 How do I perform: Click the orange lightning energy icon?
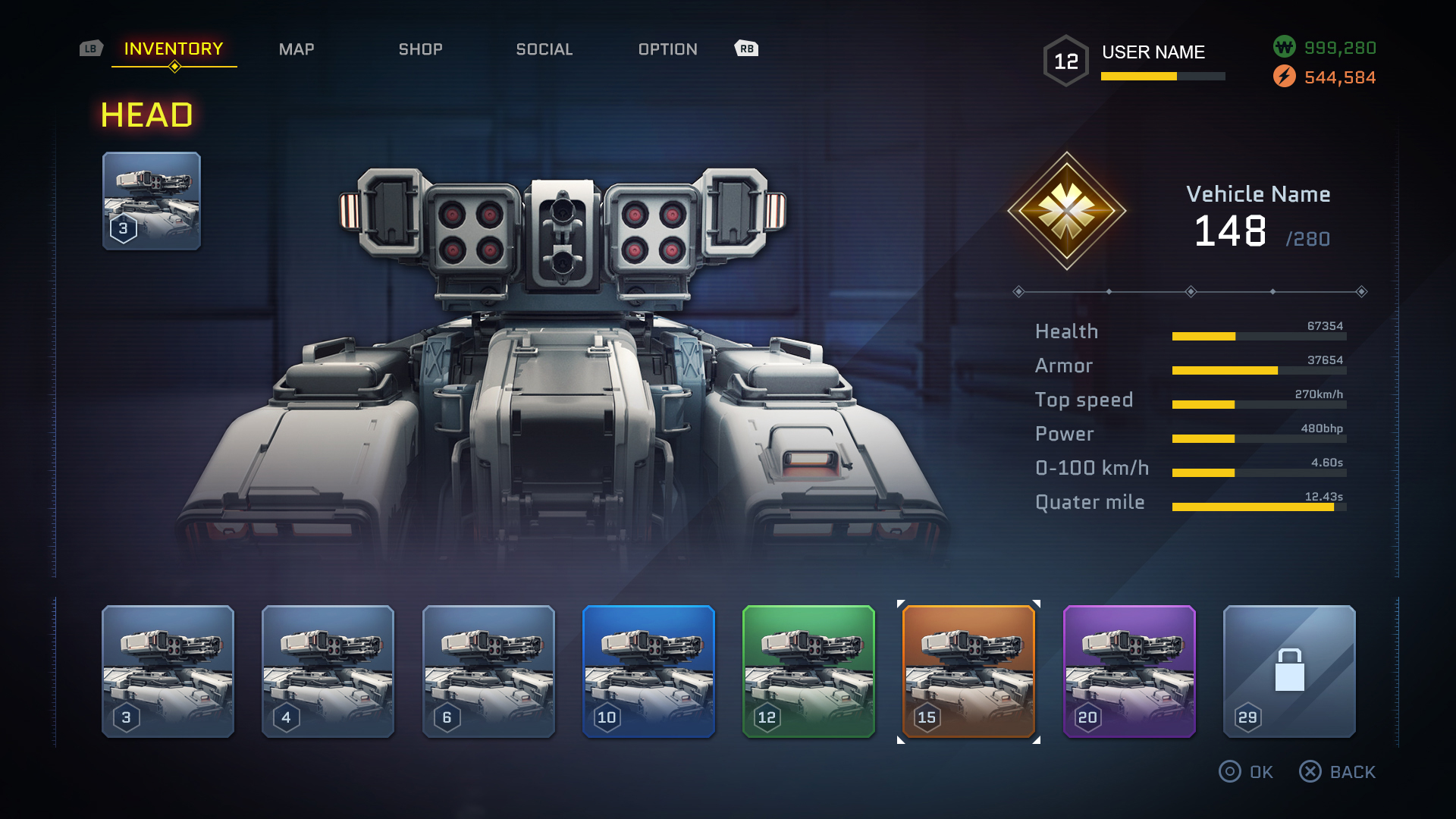pos(1284,77)
